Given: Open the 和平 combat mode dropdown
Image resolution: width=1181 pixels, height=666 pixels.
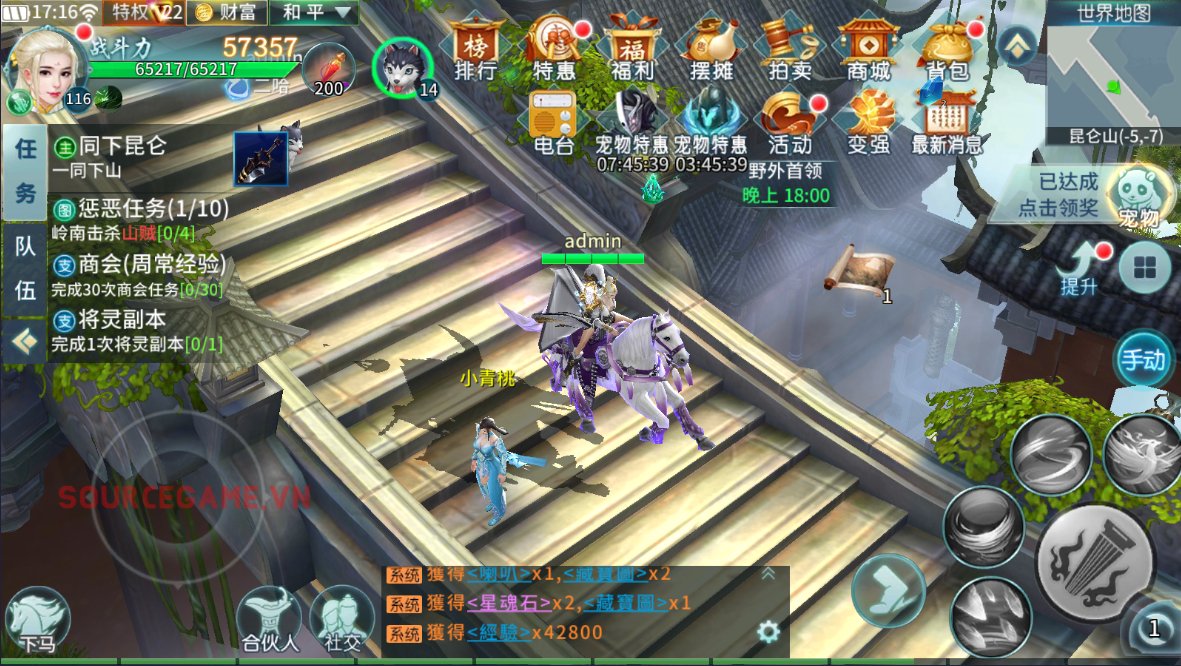Looking at the screenshot, I should click(315, 13).
